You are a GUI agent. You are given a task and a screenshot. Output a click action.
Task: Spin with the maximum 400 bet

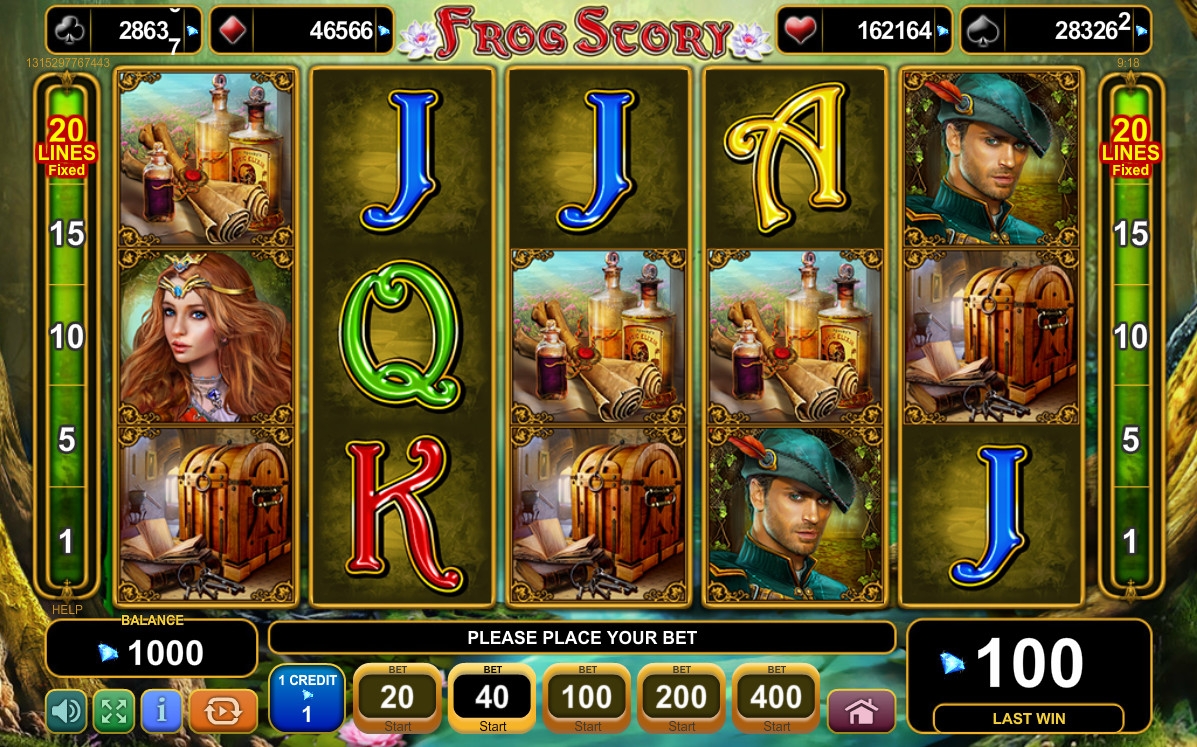776,698
